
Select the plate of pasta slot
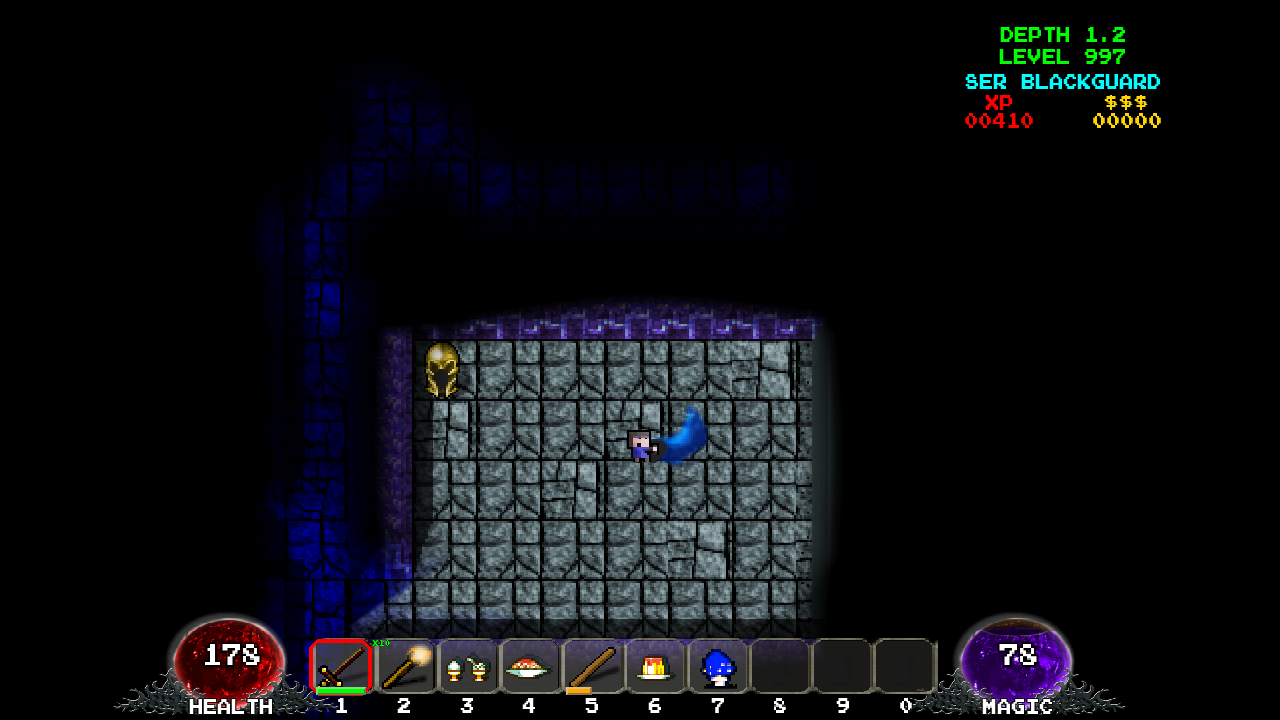pos(529,666)
